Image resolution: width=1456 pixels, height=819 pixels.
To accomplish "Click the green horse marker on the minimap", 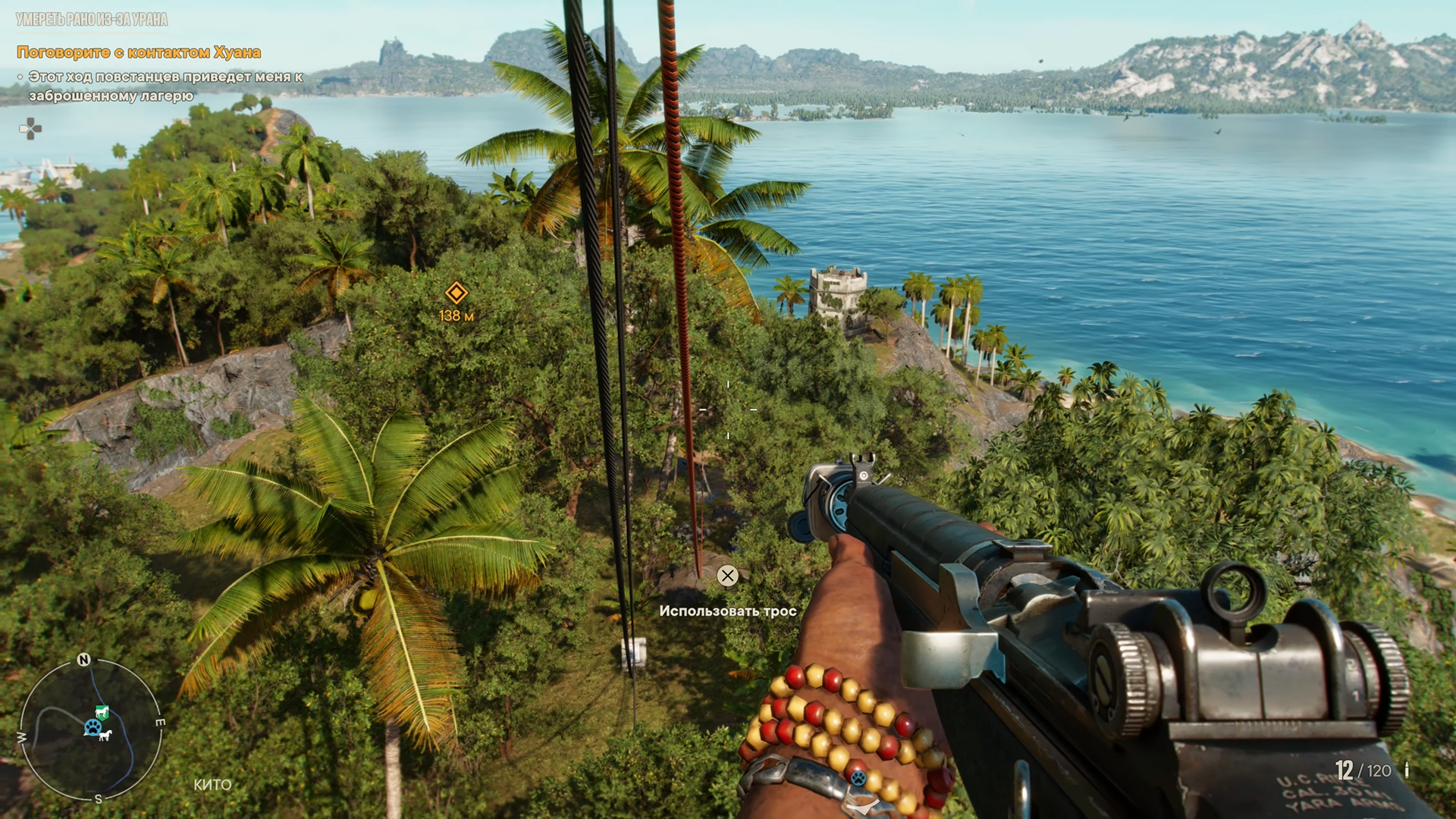I will point(102,711).
